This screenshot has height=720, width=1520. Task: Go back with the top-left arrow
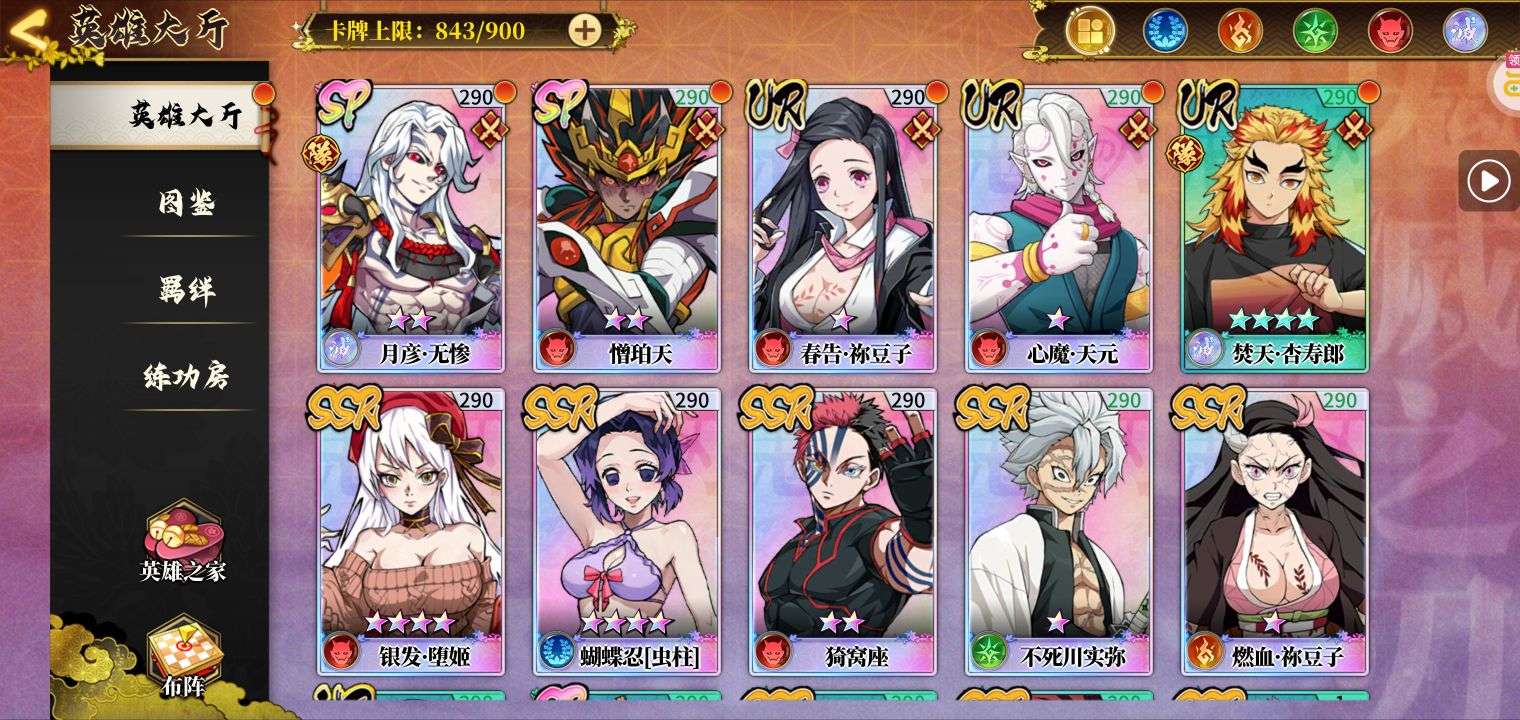pos(30,32)
